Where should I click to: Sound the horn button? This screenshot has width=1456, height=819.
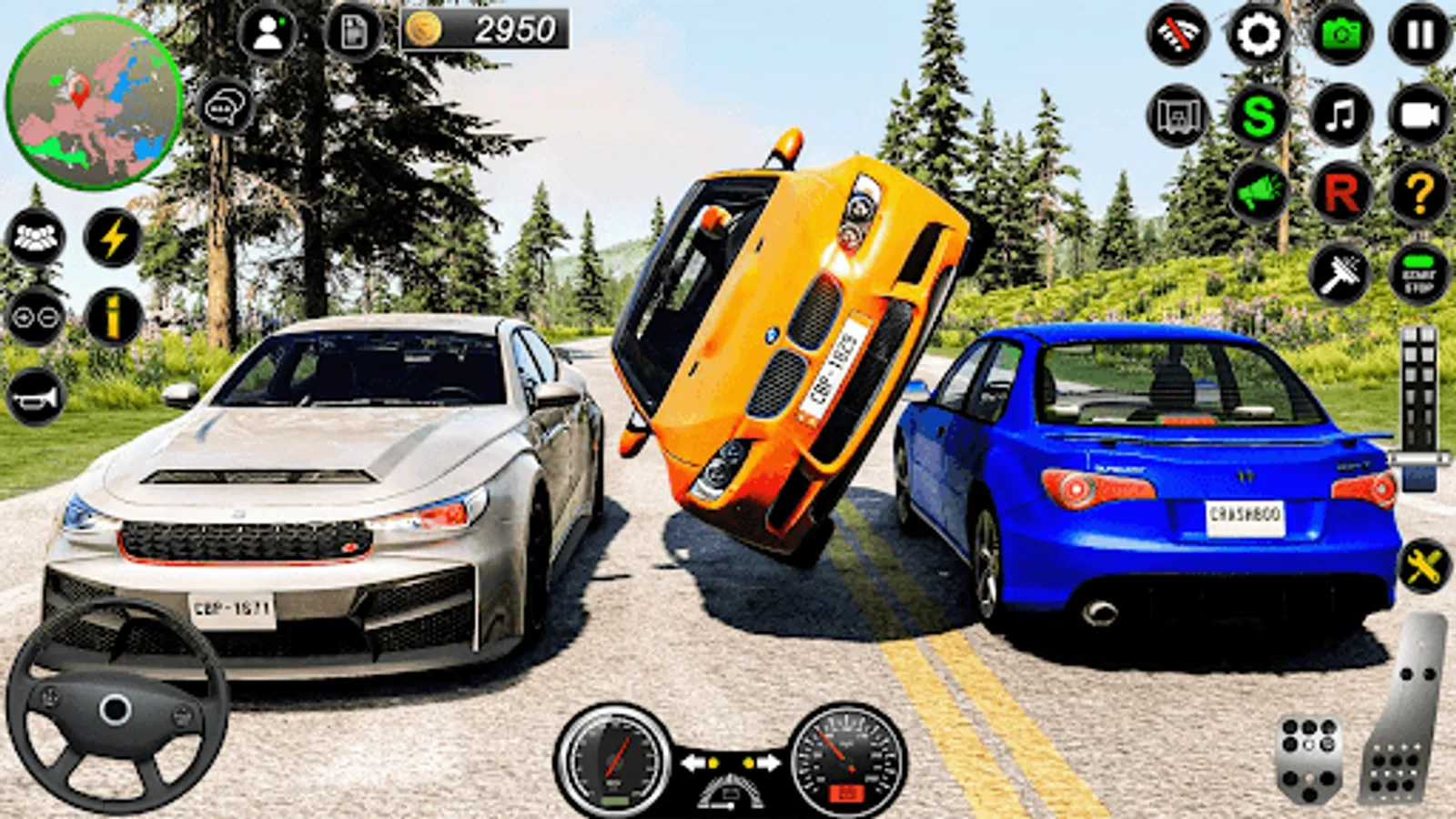(35, 398)
